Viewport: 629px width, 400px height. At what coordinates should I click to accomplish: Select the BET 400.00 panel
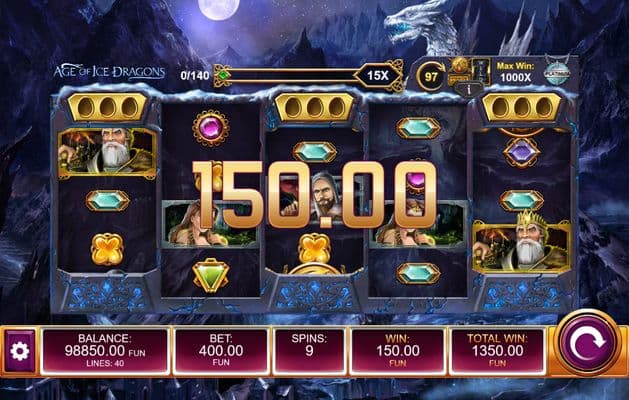[221, 351]
